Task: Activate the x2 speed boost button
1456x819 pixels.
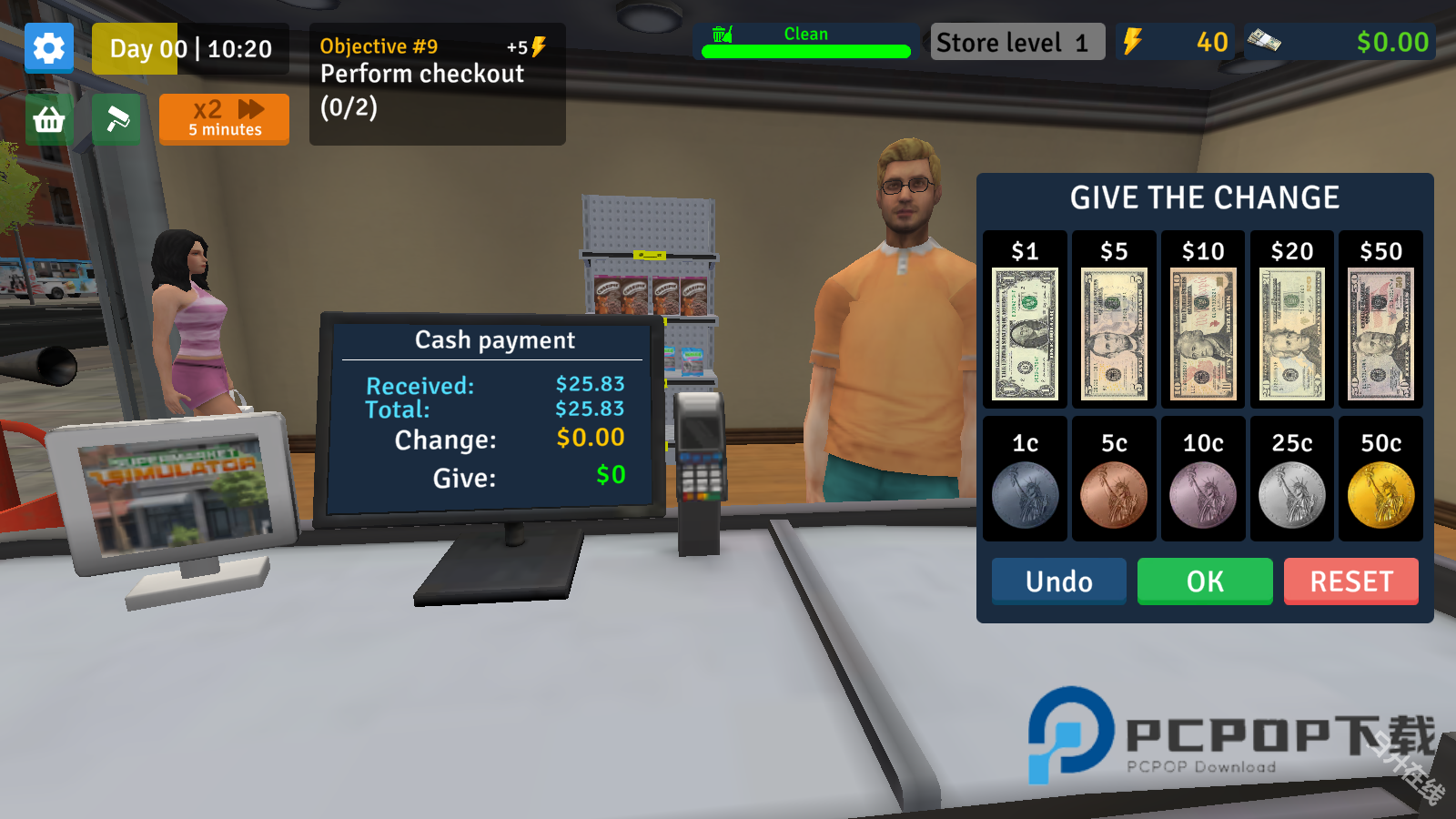Action: click(x=224, y=119)
